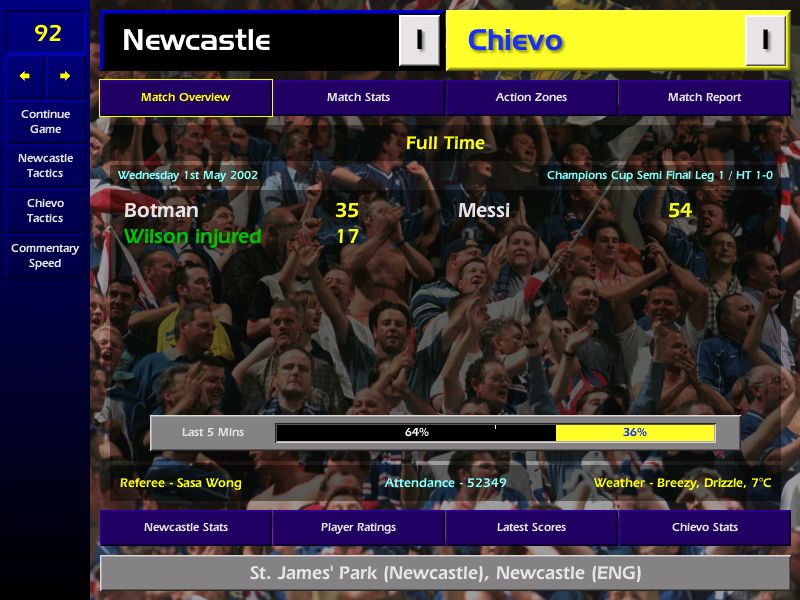Show the Action Zones tab
The height and width of the screenshot is (600, 800).
(531, 98)
